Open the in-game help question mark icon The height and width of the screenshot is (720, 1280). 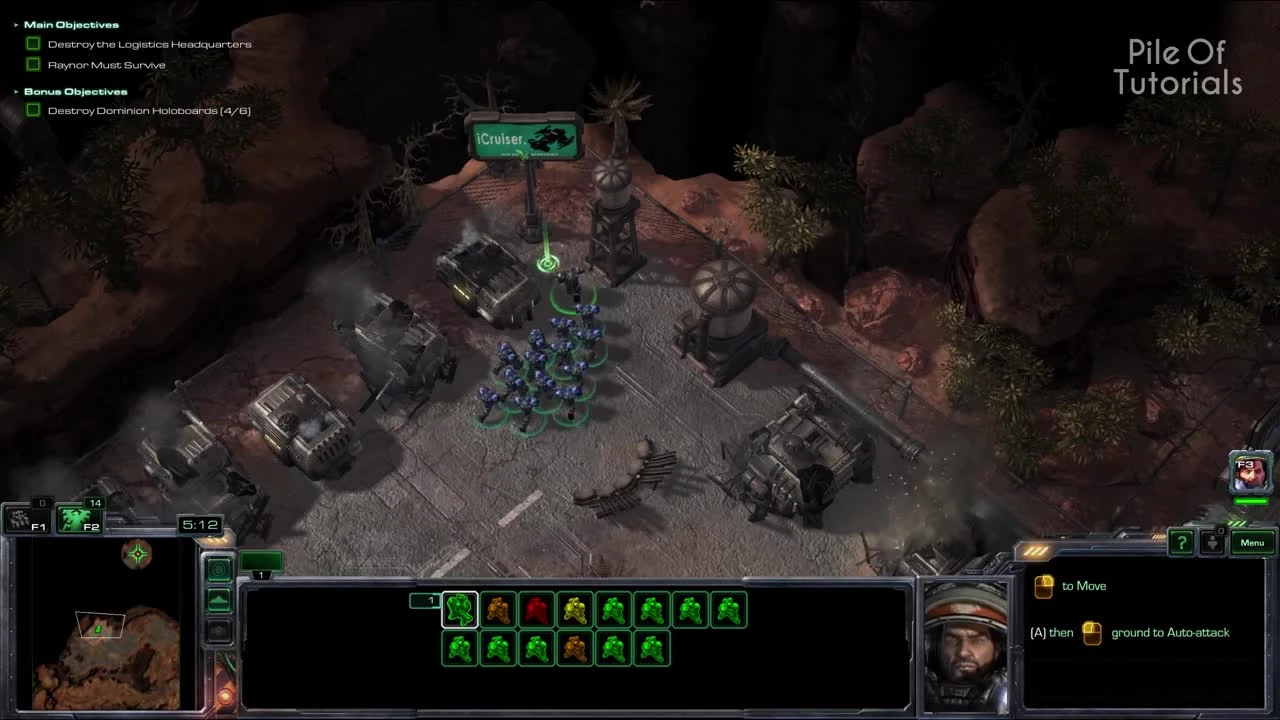pyautogui.click(x=1181, y=542)
